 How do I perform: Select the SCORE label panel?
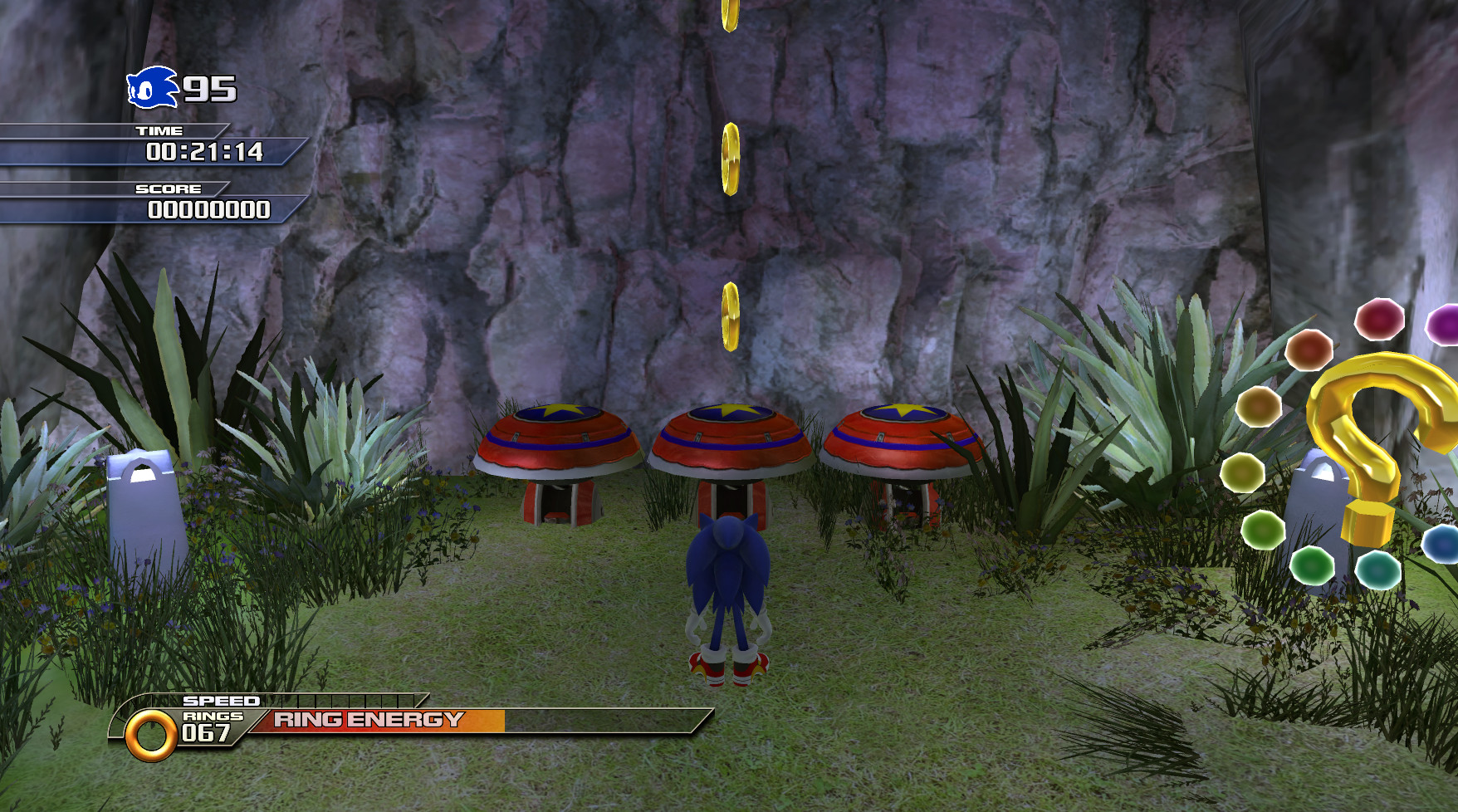click(169, 188)
